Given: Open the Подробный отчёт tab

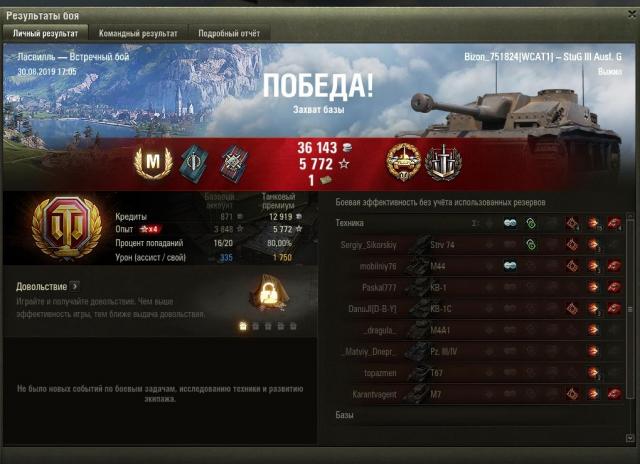Looking at the screenshot, I should point(227,33).
